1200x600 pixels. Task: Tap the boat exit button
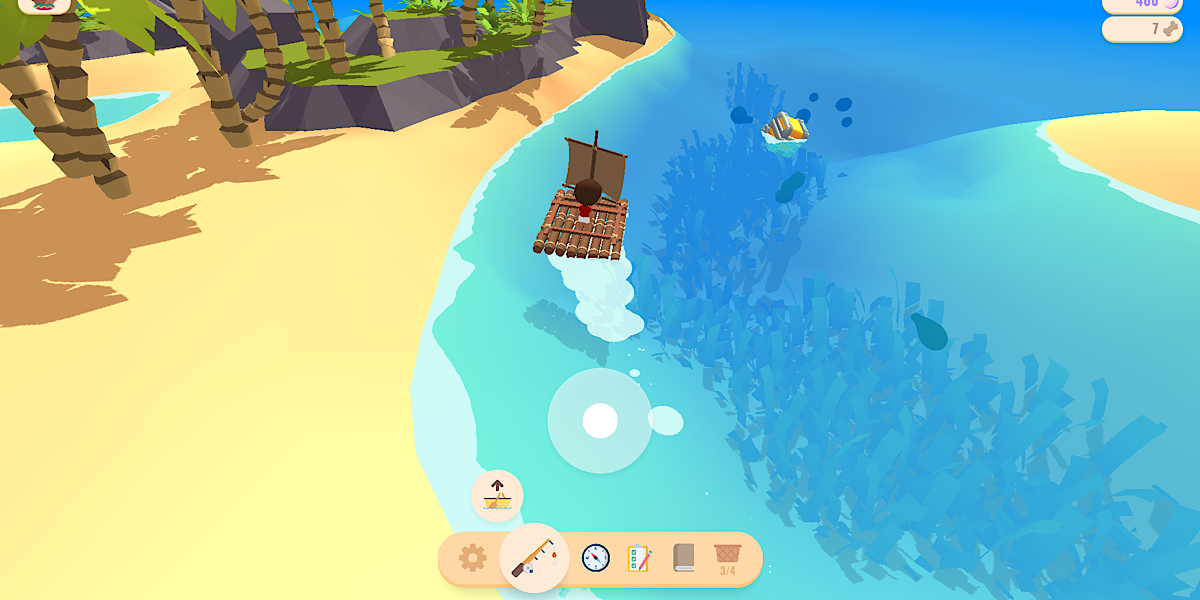tap(497, 495)
